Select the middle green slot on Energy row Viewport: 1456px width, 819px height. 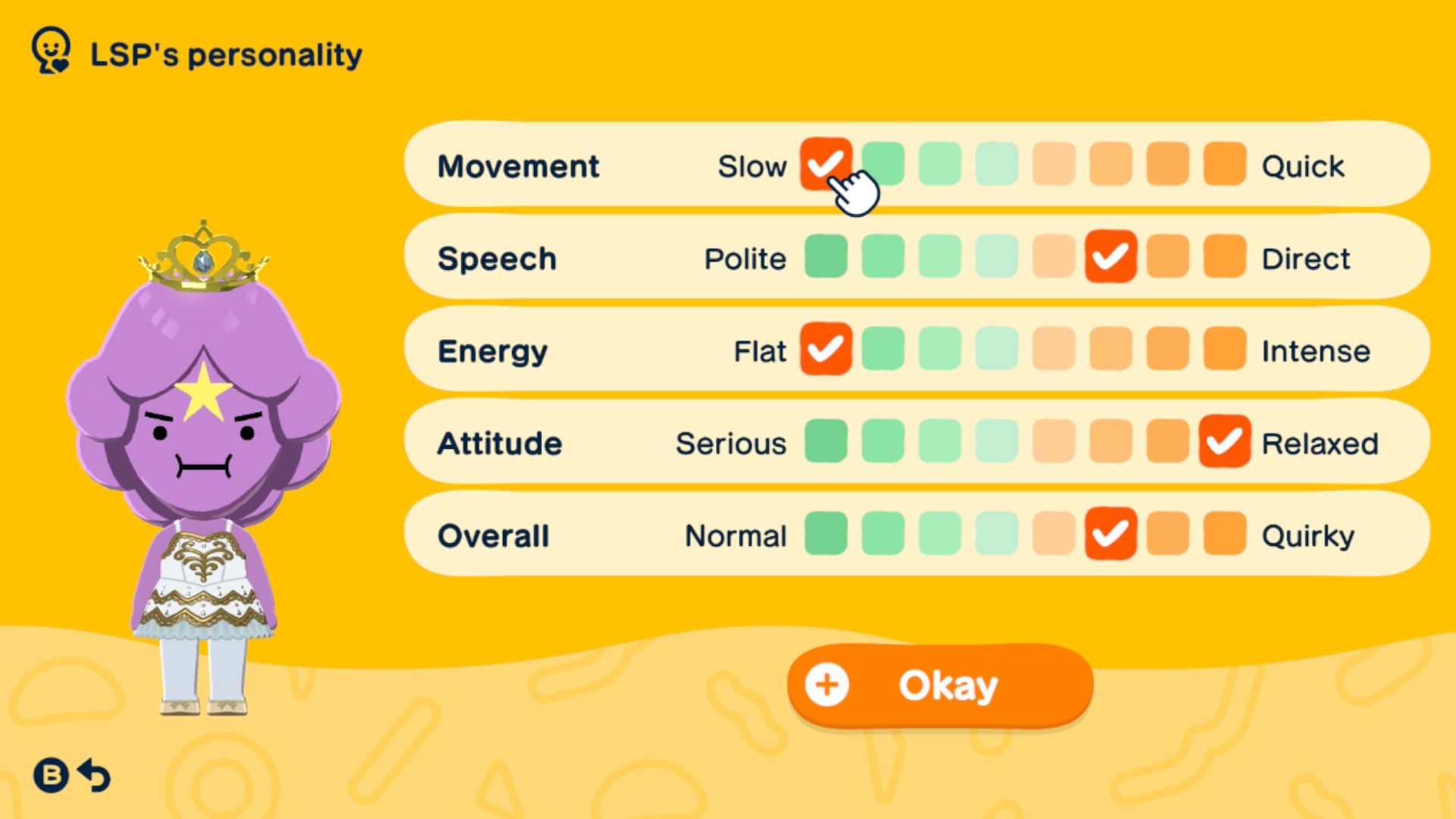(x=940, y=349)
